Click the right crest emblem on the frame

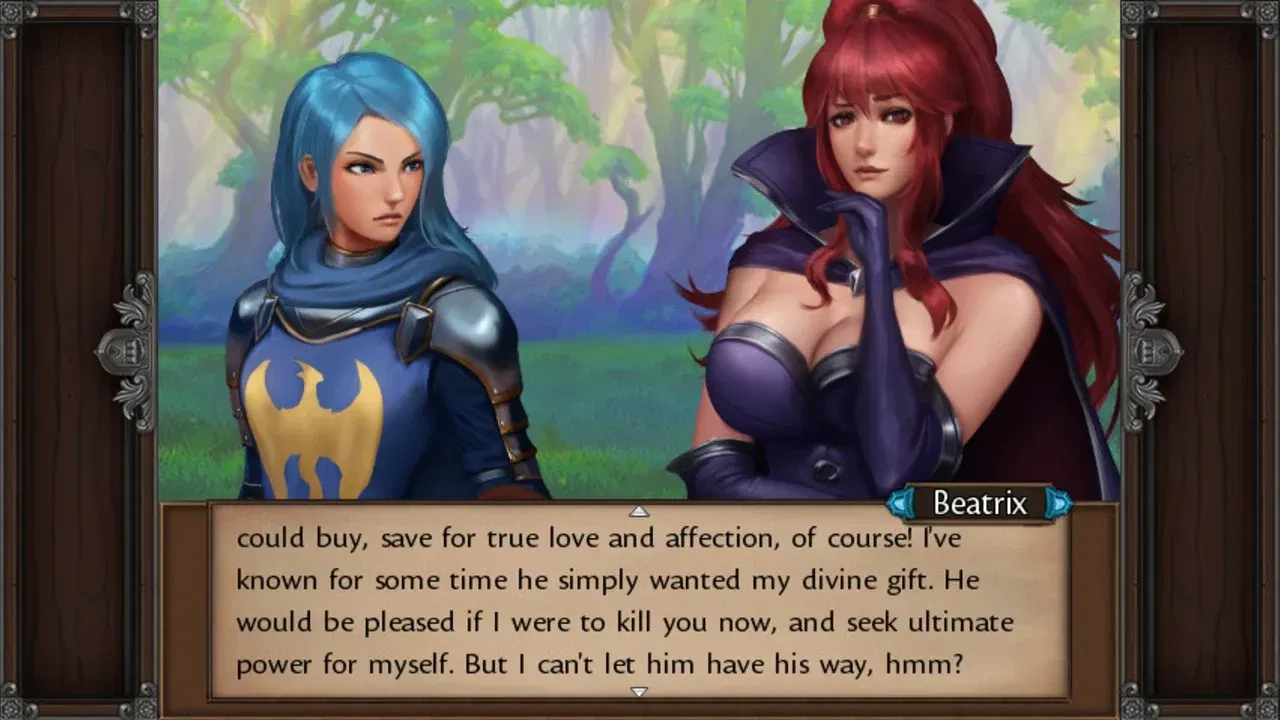(x=1148, y=350)
